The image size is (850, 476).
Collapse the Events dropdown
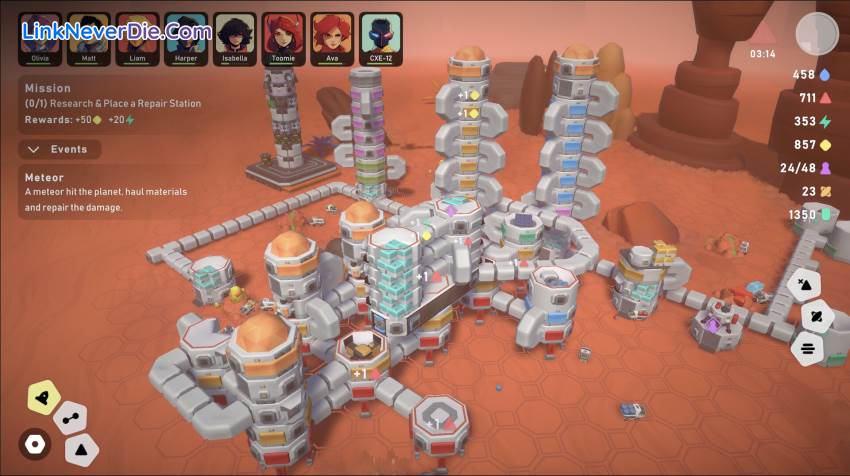(58, 149)
